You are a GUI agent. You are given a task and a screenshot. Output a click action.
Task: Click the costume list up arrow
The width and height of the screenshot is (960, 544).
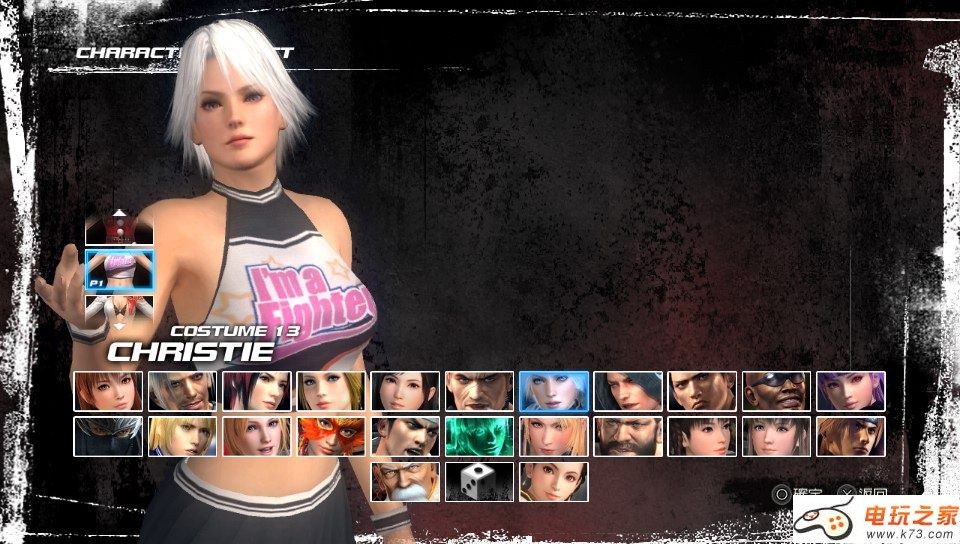point(120,213)
